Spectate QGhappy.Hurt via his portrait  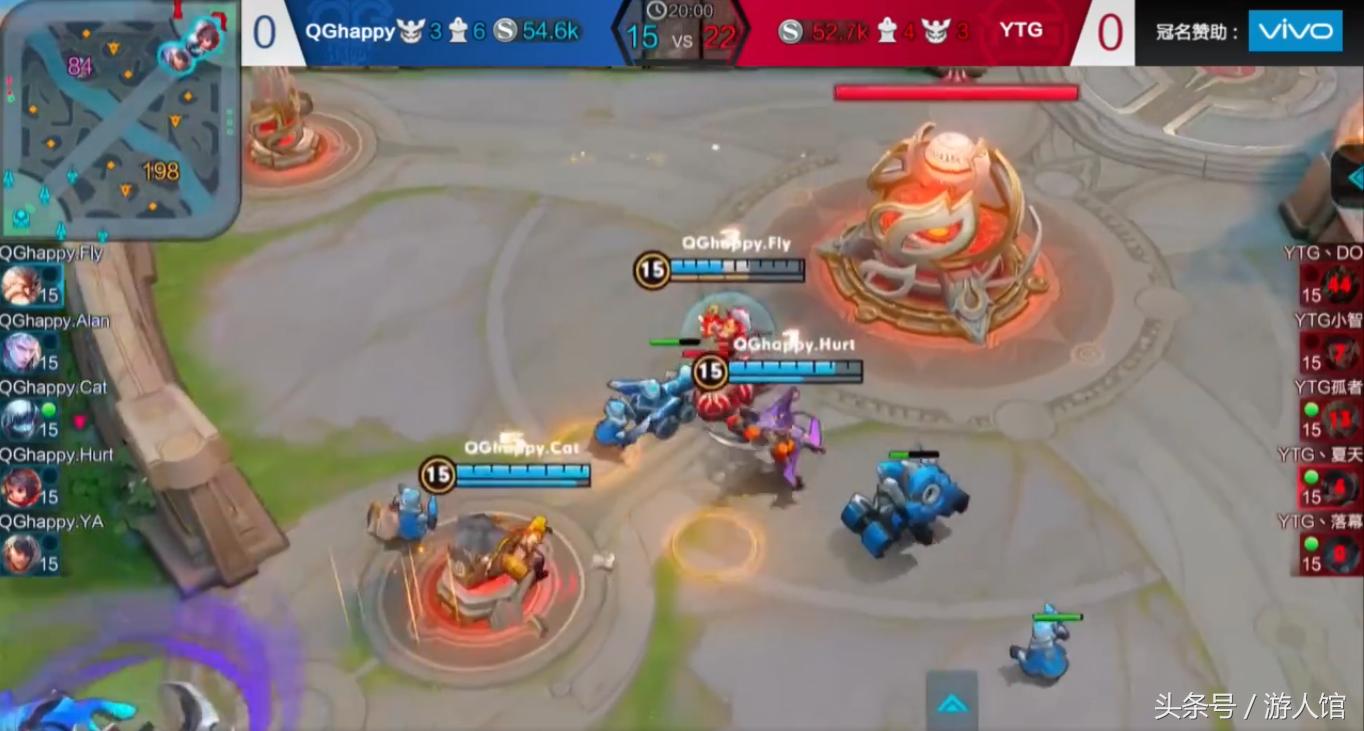[x=21, y=487]
